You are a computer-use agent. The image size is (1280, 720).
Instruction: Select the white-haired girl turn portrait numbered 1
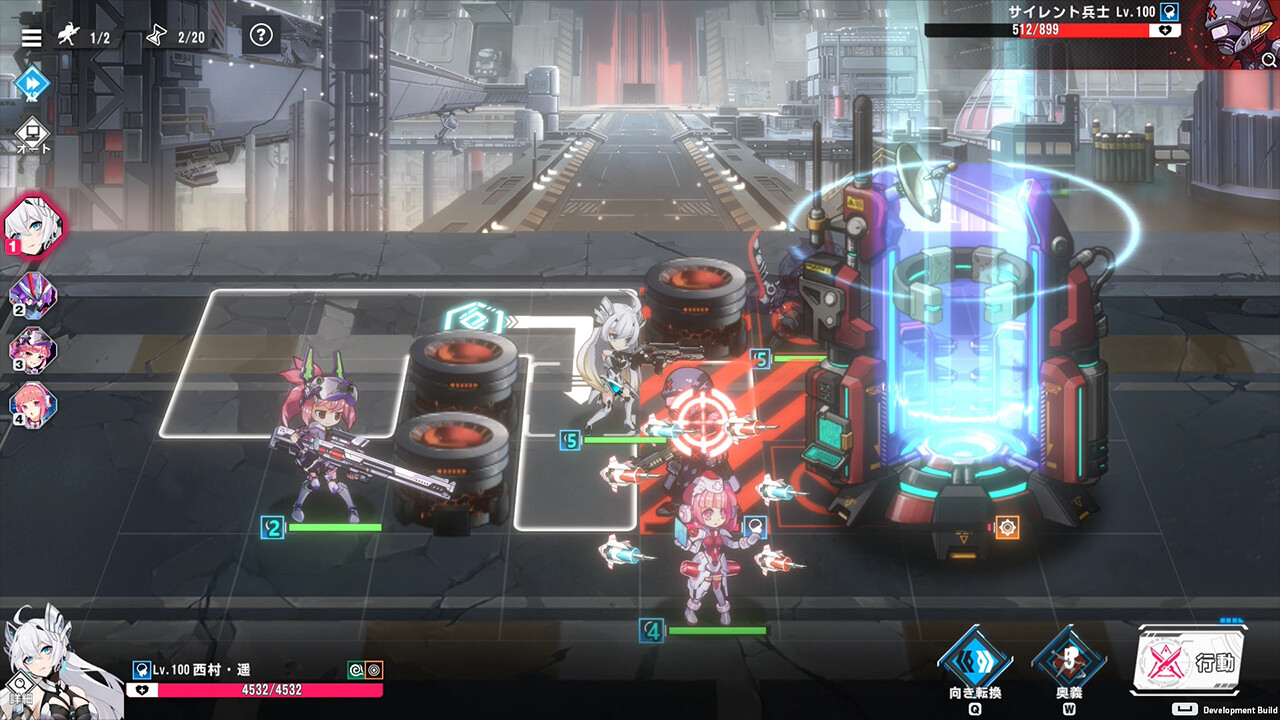point(36,226)
